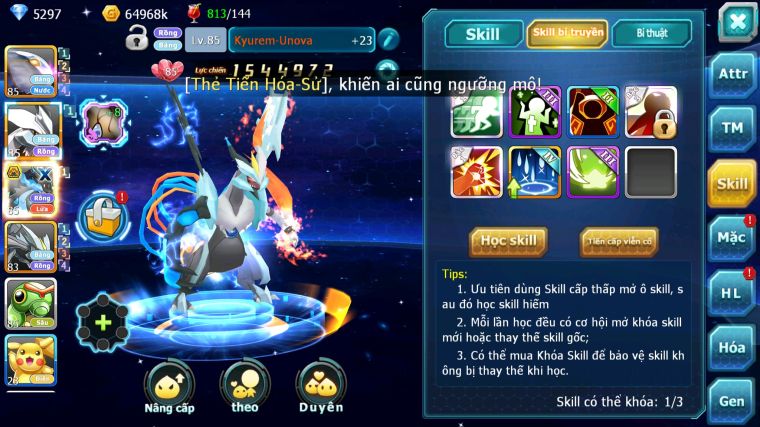This screenshot has height=427, width=760.
Task: Edit the Kyurem-Unova name with the pencil icon
Action: pos(388,39)
